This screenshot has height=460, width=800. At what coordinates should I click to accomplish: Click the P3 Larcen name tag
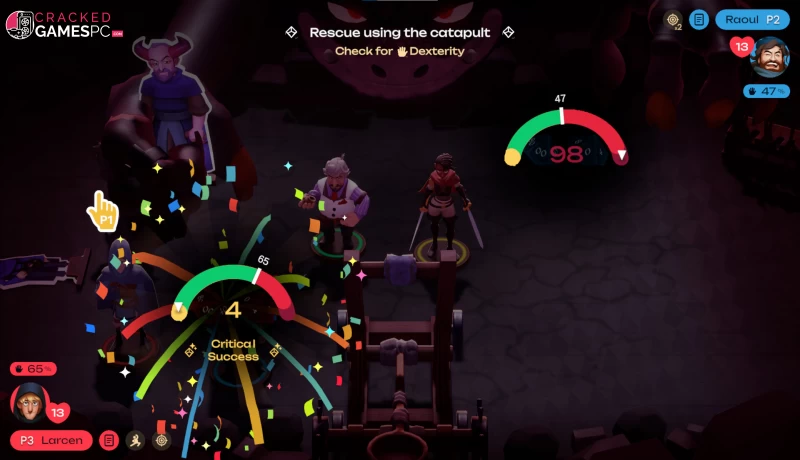[x=51, y=440]
